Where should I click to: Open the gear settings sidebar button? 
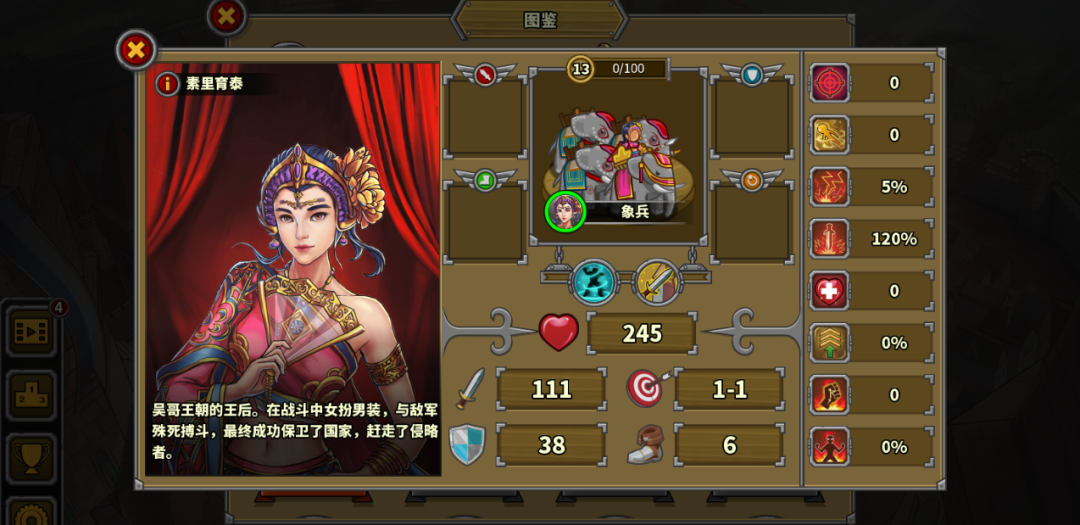point(31,512)
